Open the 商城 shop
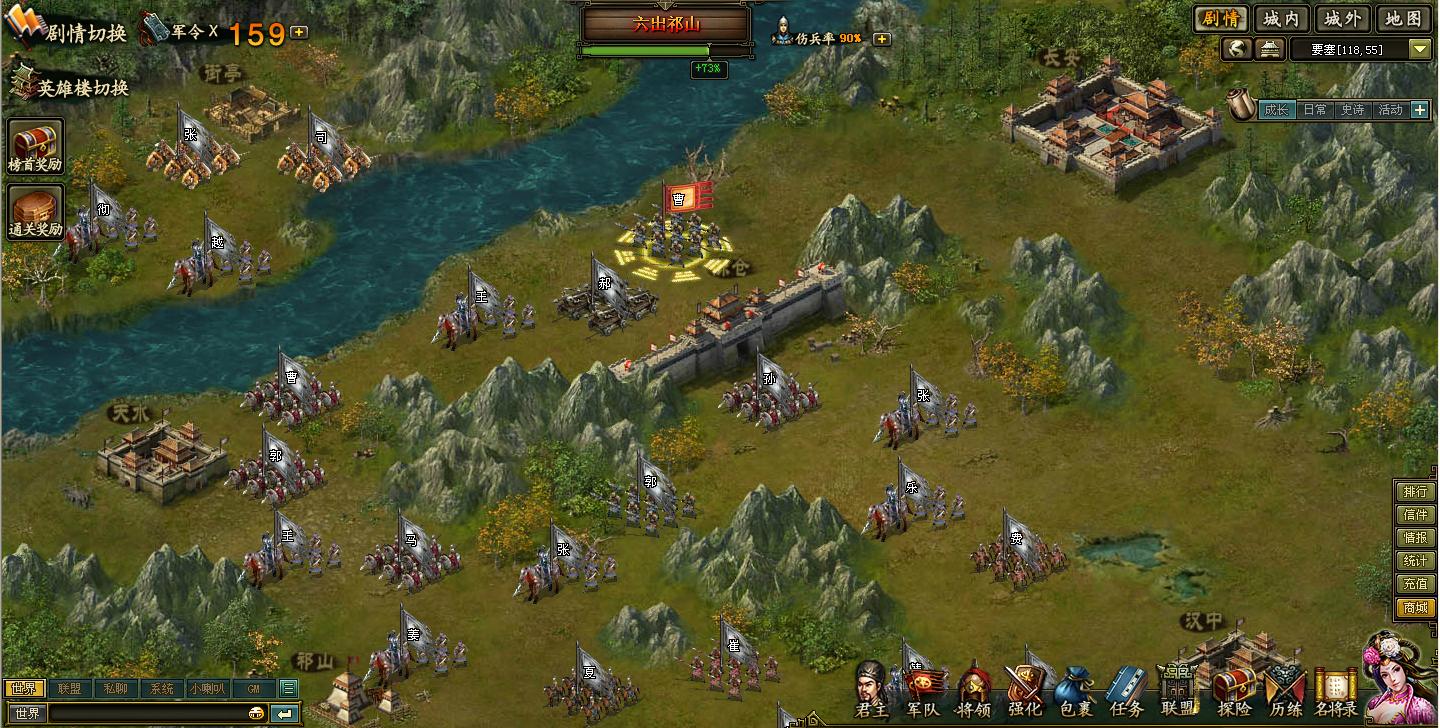Image resolution: width=1440 pixels, height=728 pixels. tap(1415, 608)
